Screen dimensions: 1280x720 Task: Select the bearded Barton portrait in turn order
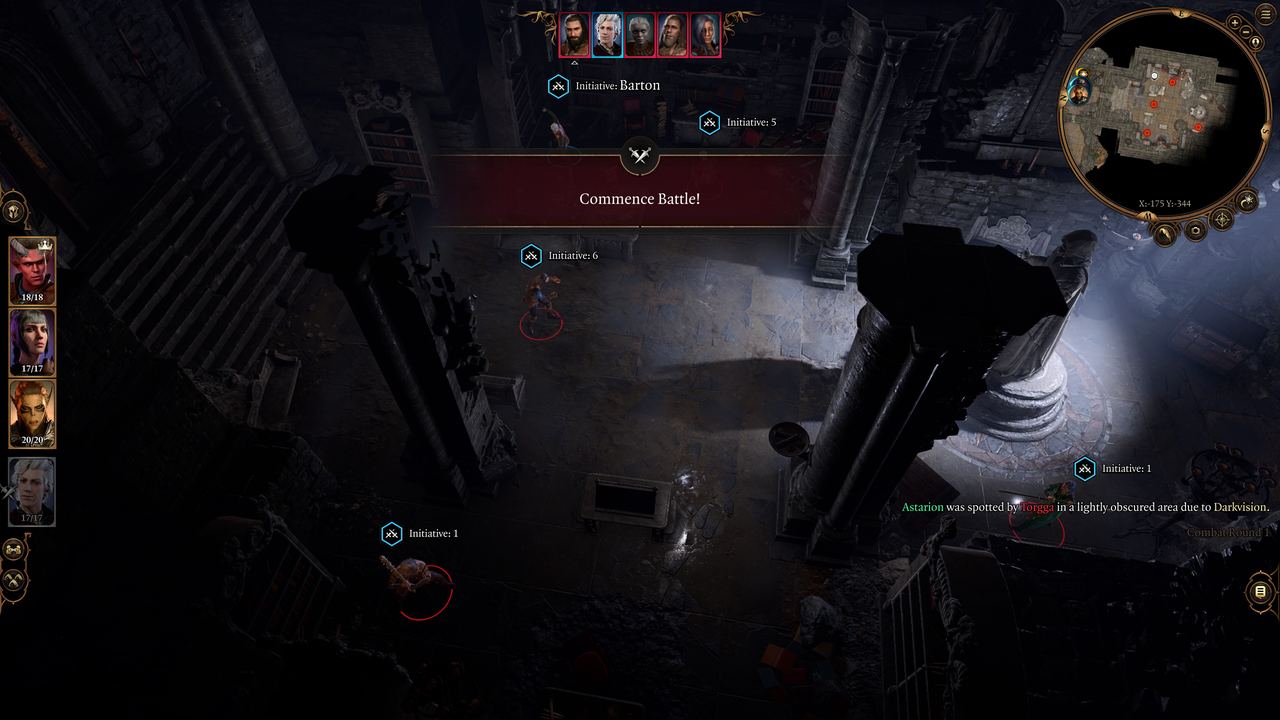[575, 35]
